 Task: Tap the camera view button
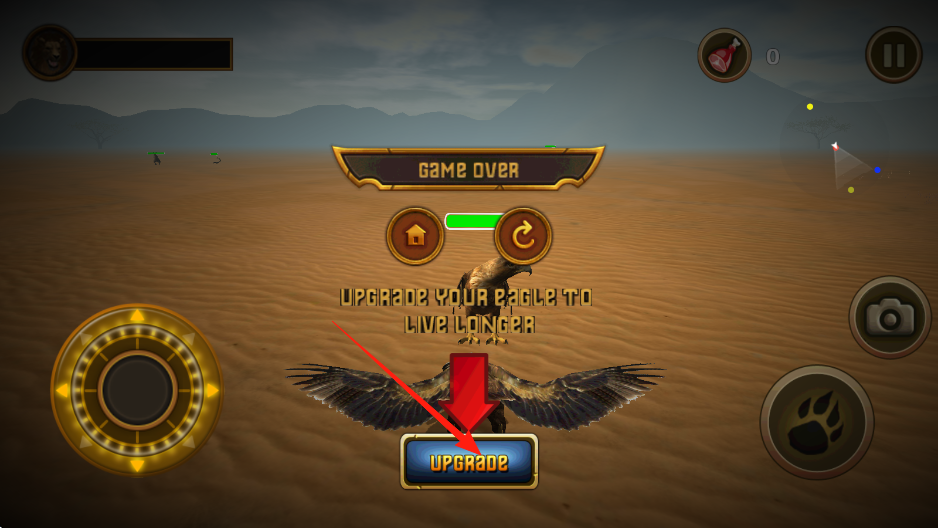(x=889, y=317)
